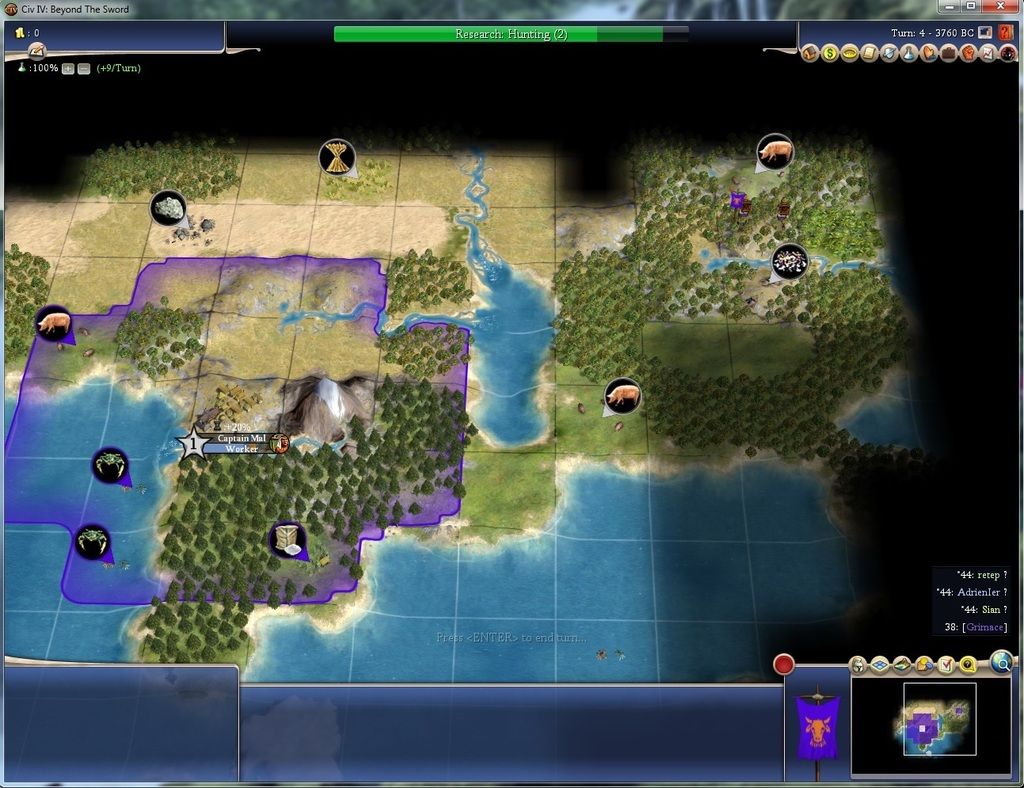Open the globe view magnifier button
Viewport: 1024px width, 788px height.
tap(1001, 661)
